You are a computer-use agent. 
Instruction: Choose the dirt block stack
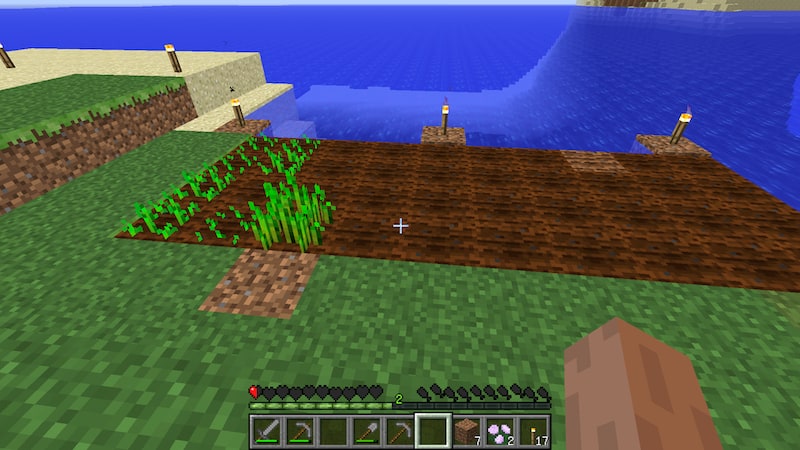(465, 432)
